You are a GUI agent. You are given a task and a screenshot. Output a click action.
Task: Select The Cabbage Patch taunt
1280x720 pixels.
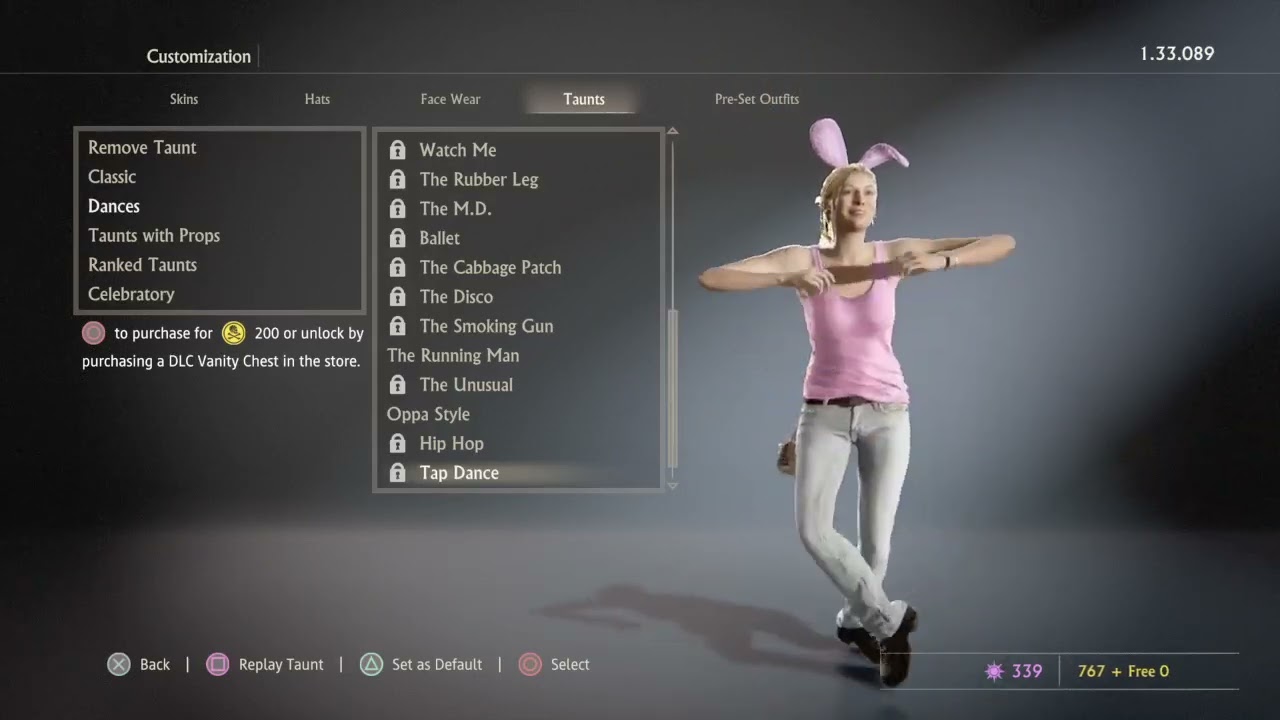click(490, 268)
